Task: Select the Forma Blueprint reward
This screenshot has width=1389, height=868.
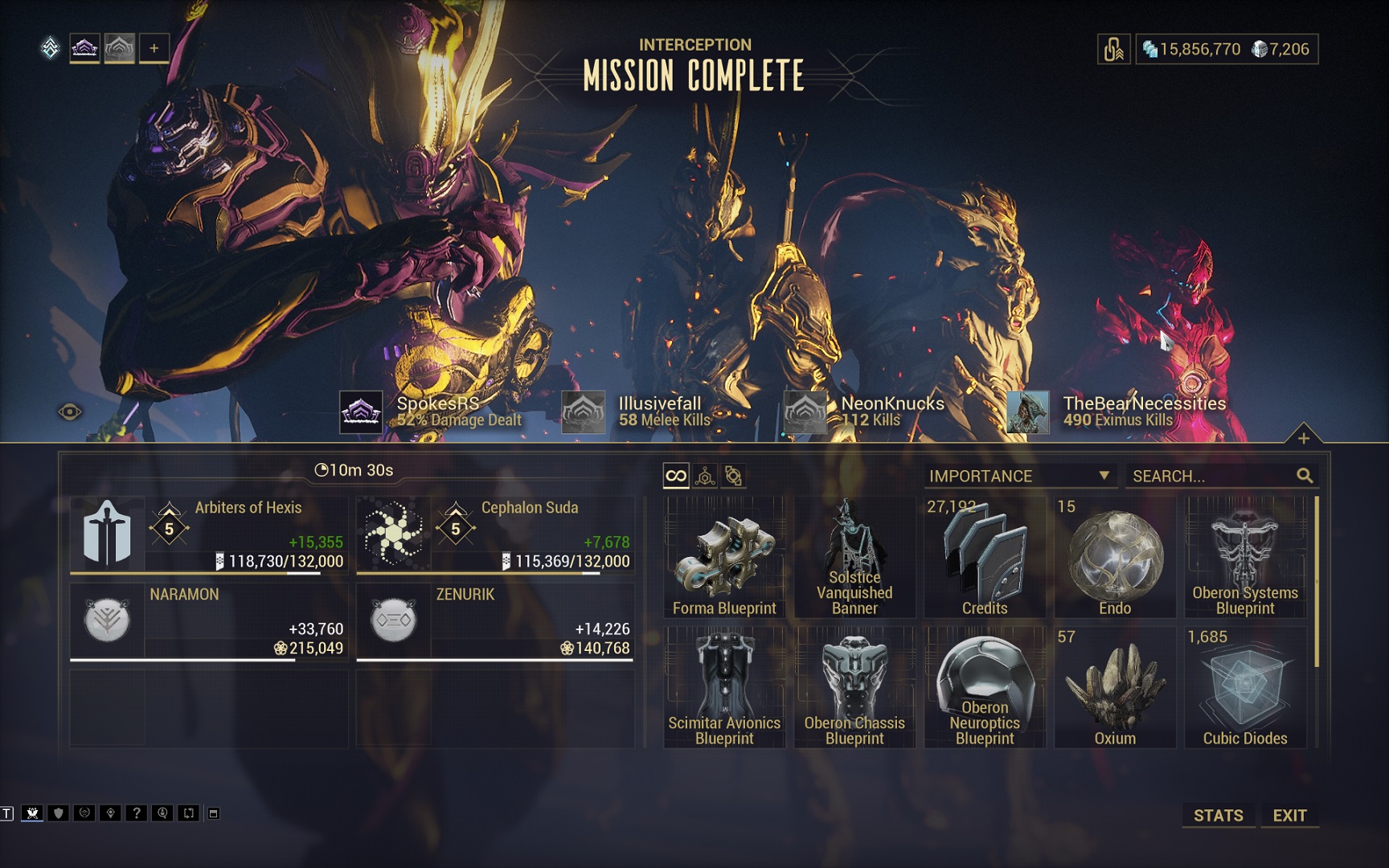Action: tap(724, 557)
